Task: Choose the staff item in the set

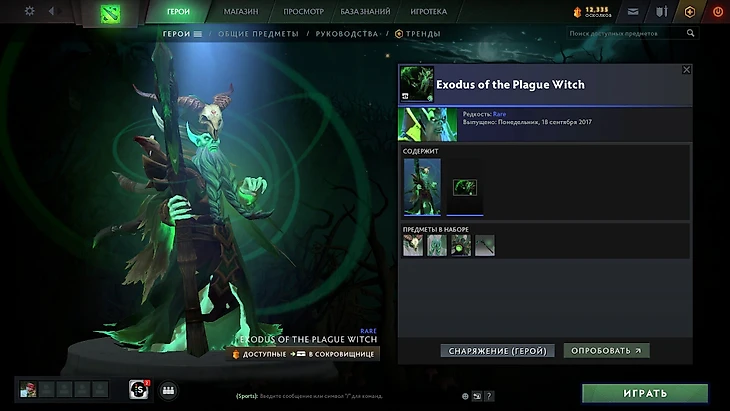Action: coord(485,245)
